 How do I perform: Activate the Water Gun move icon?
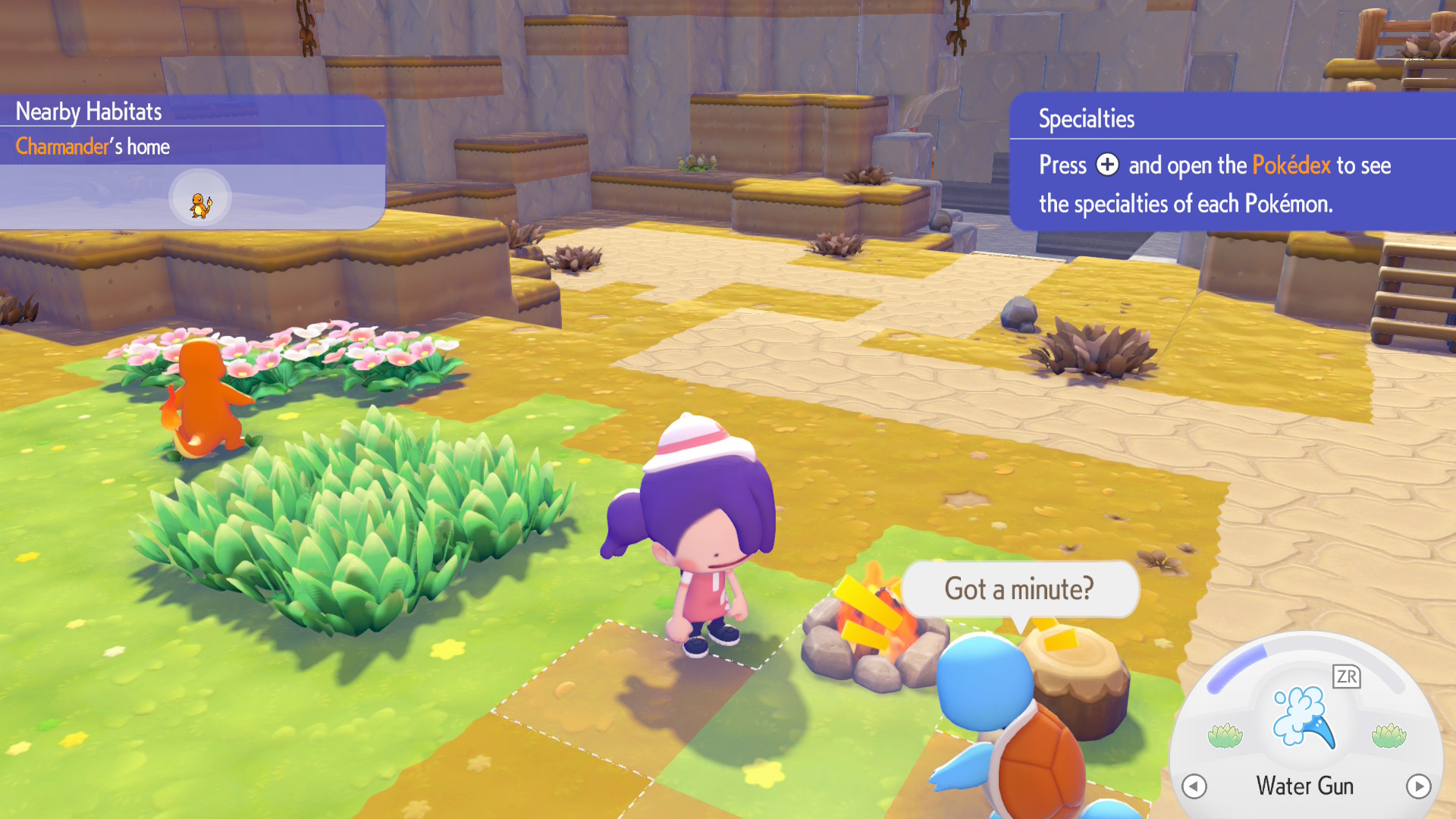click(x=1304, y=717)
